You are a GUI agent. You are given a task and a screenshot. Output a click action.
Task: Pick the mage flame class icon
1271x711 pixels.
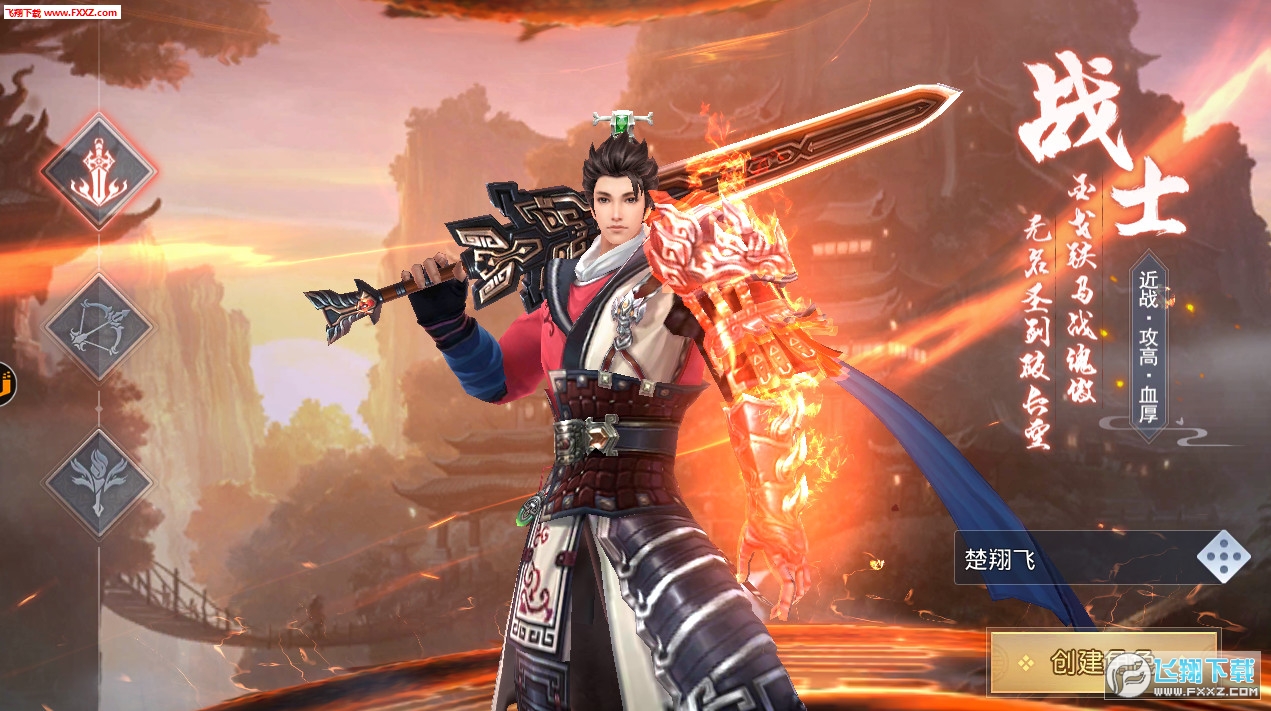pyautogui.click(x=98, y=485)
